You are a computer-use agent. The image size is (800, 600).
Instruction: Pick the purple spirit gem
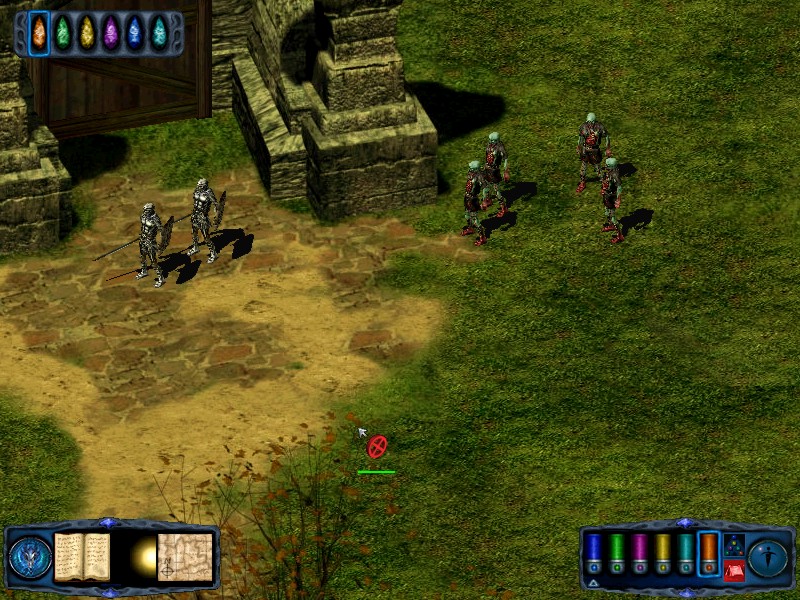(x=111, y=32)
